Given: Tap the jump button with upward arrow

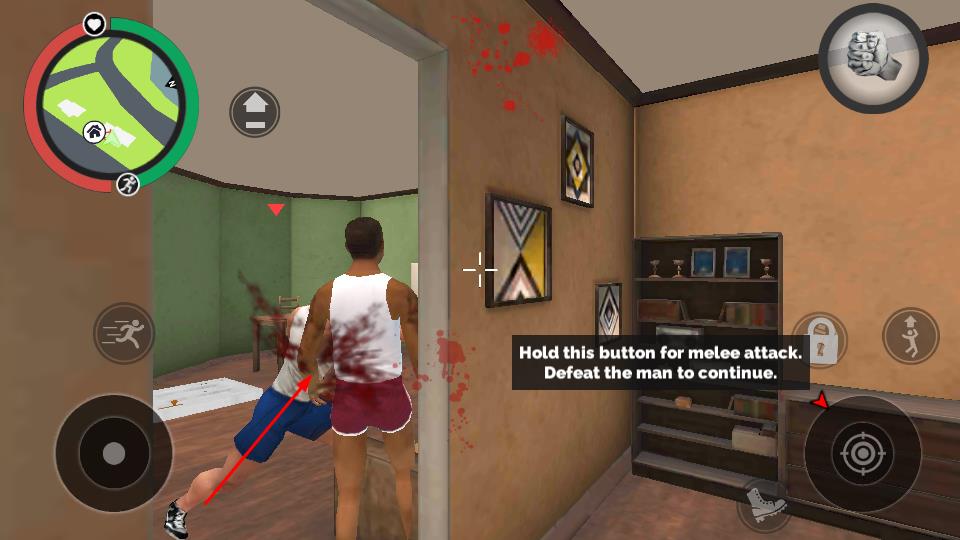Looking at the screenshot, I should click(910, 336).
